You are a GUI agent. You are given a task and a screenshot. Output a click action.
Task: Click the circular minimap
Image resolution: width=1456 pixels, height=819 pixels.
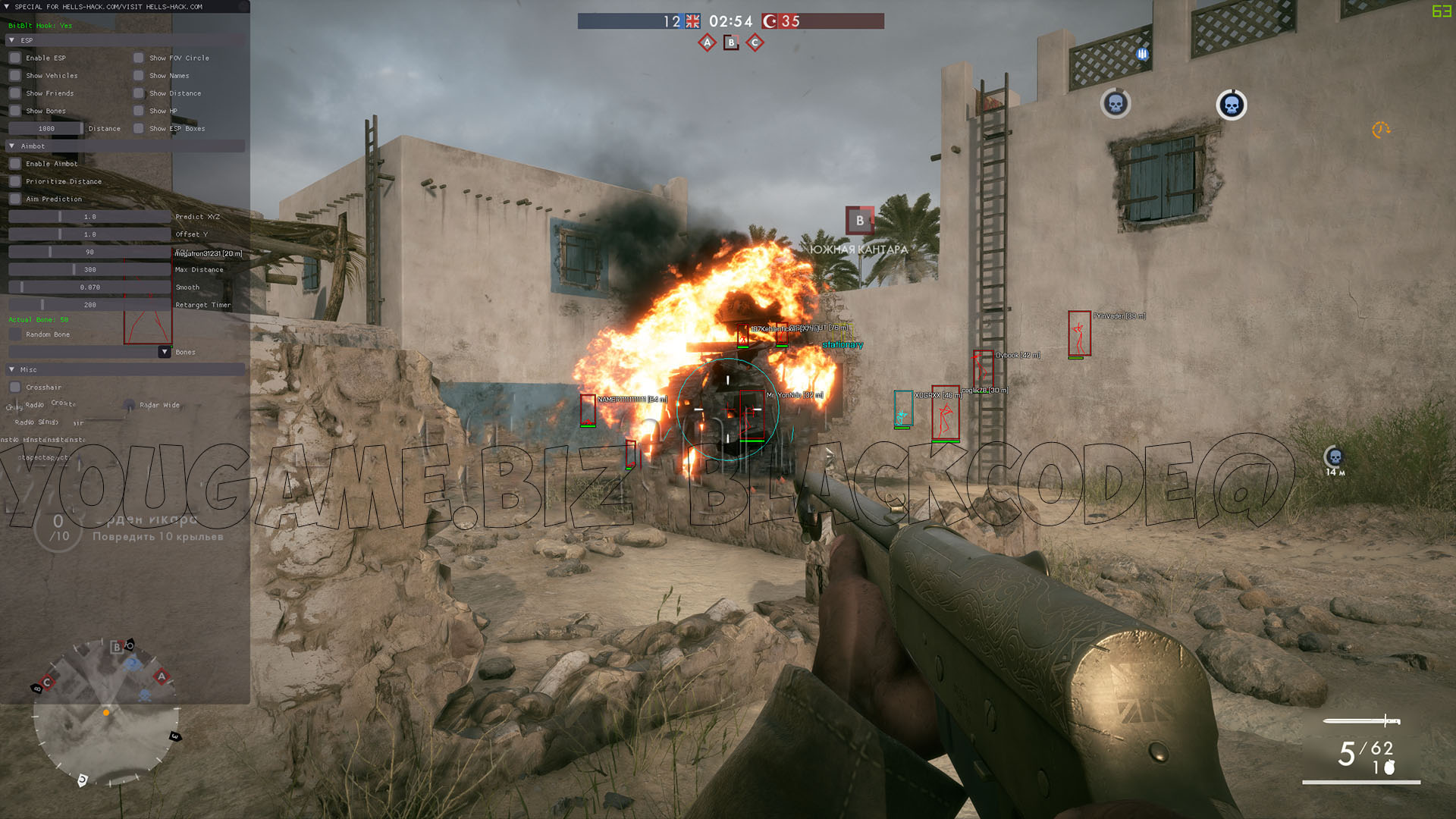point(106,712)
